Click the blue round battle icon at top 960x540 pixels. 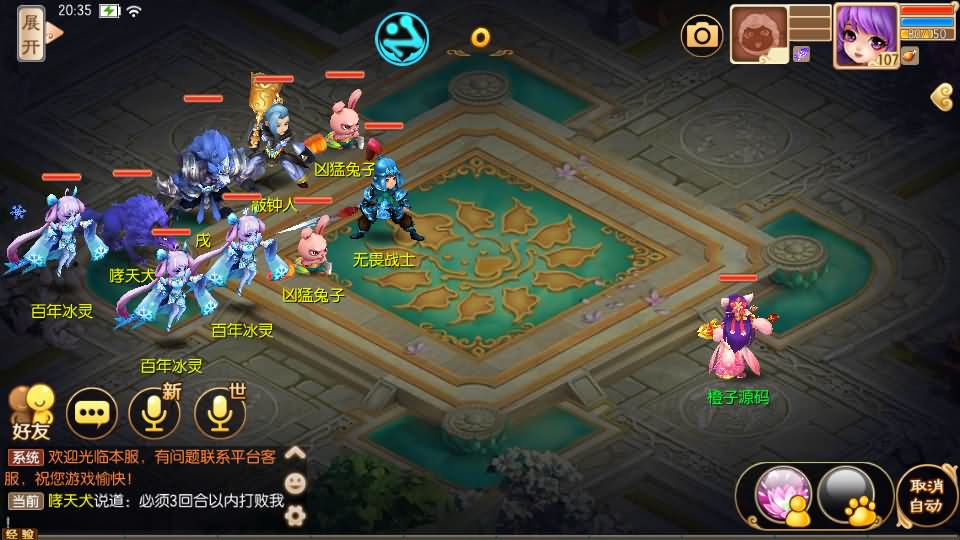pyautogui.click(x=401, y=37)
